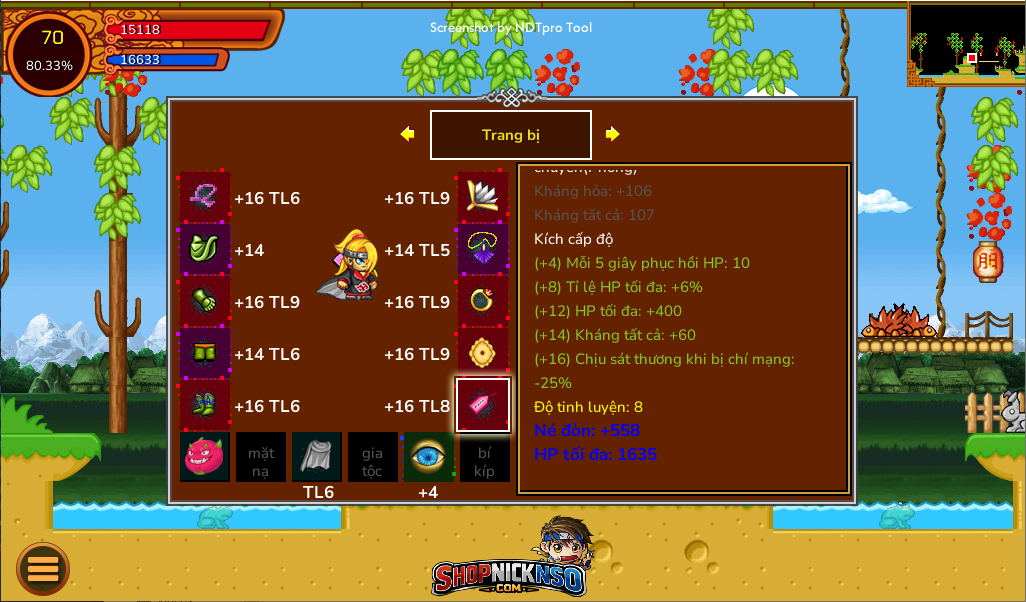This screenshot has width=1026, height=602.
Task: Click the empty bí kíp slot
Action: (x=484, y=457)
